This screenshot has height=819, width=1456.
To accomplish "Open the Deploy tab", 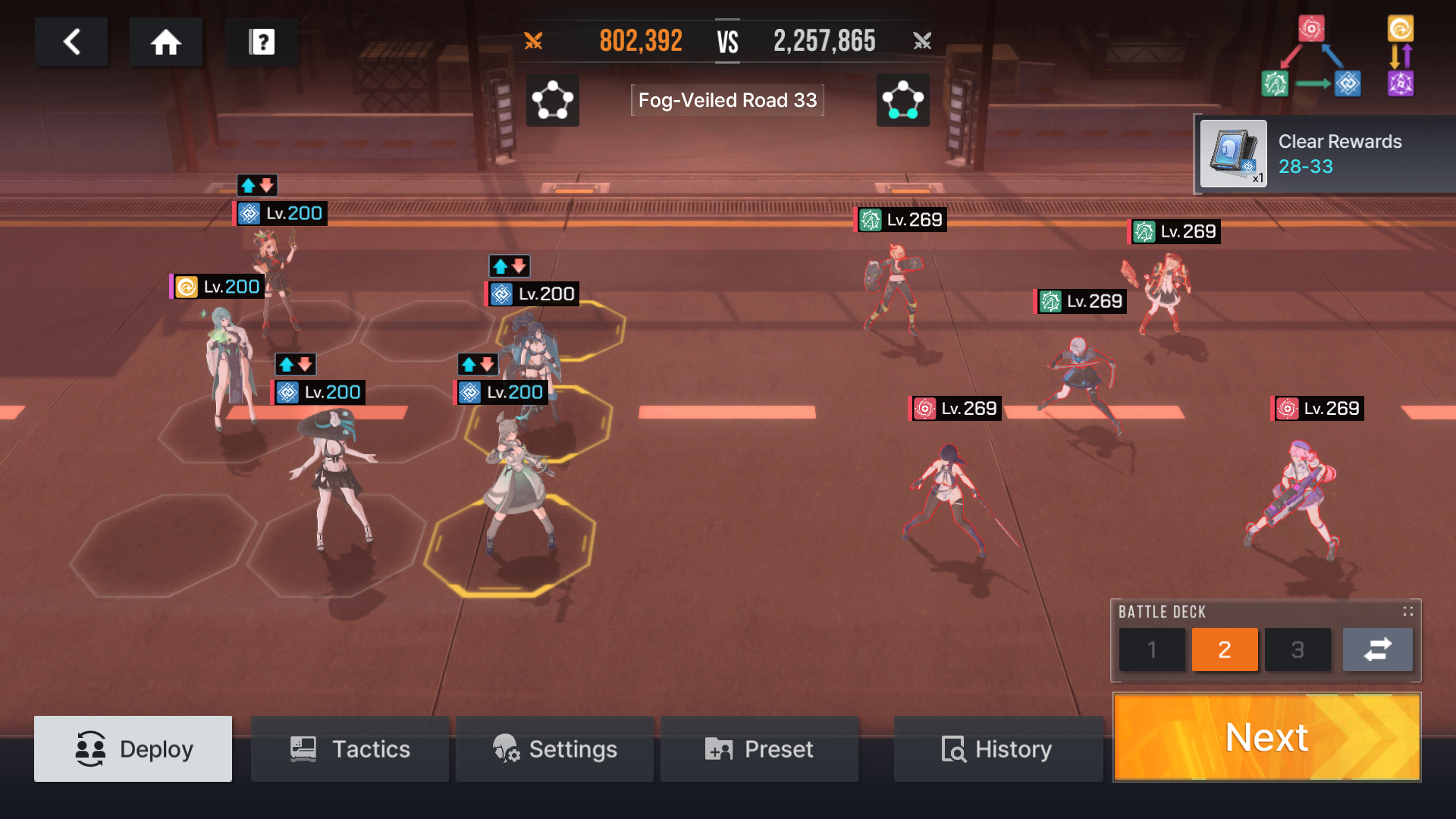I will (133, 748).
